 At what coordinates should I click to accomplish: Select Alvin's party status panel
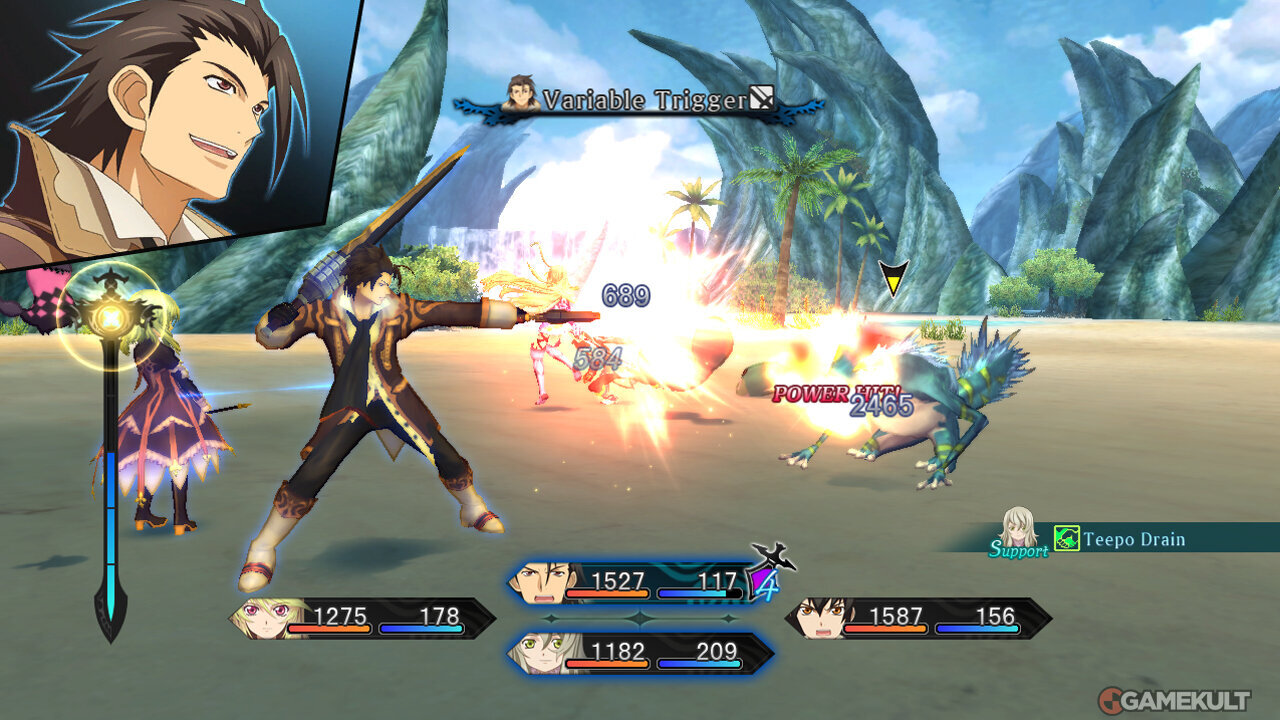(x=640, y=583)
